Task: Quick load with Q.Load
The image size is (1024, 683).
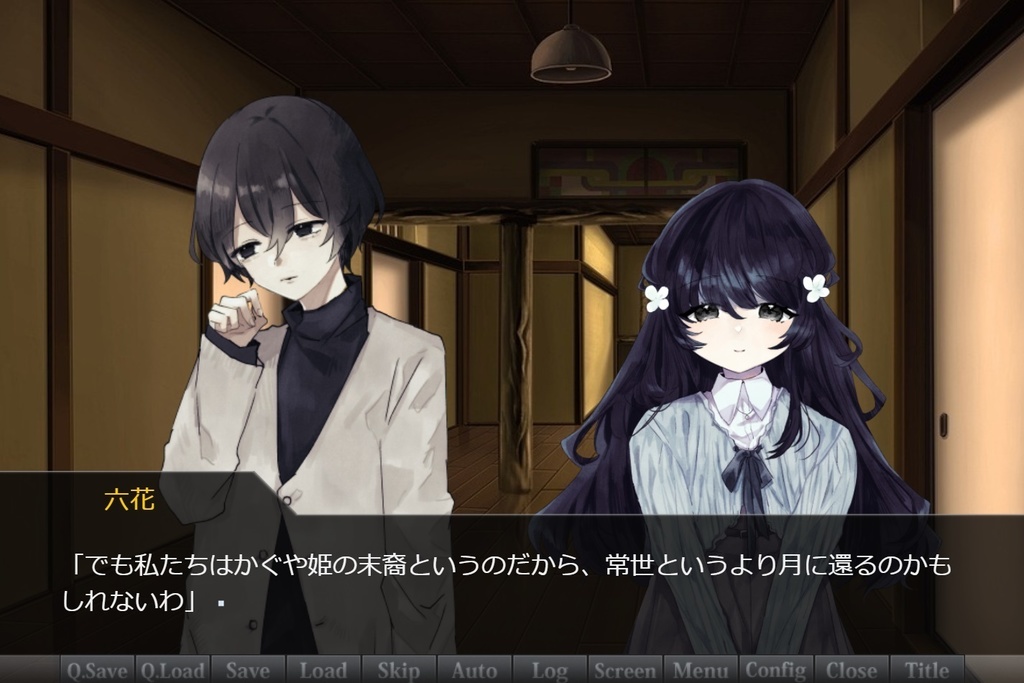Action: (x=172, y=670)
